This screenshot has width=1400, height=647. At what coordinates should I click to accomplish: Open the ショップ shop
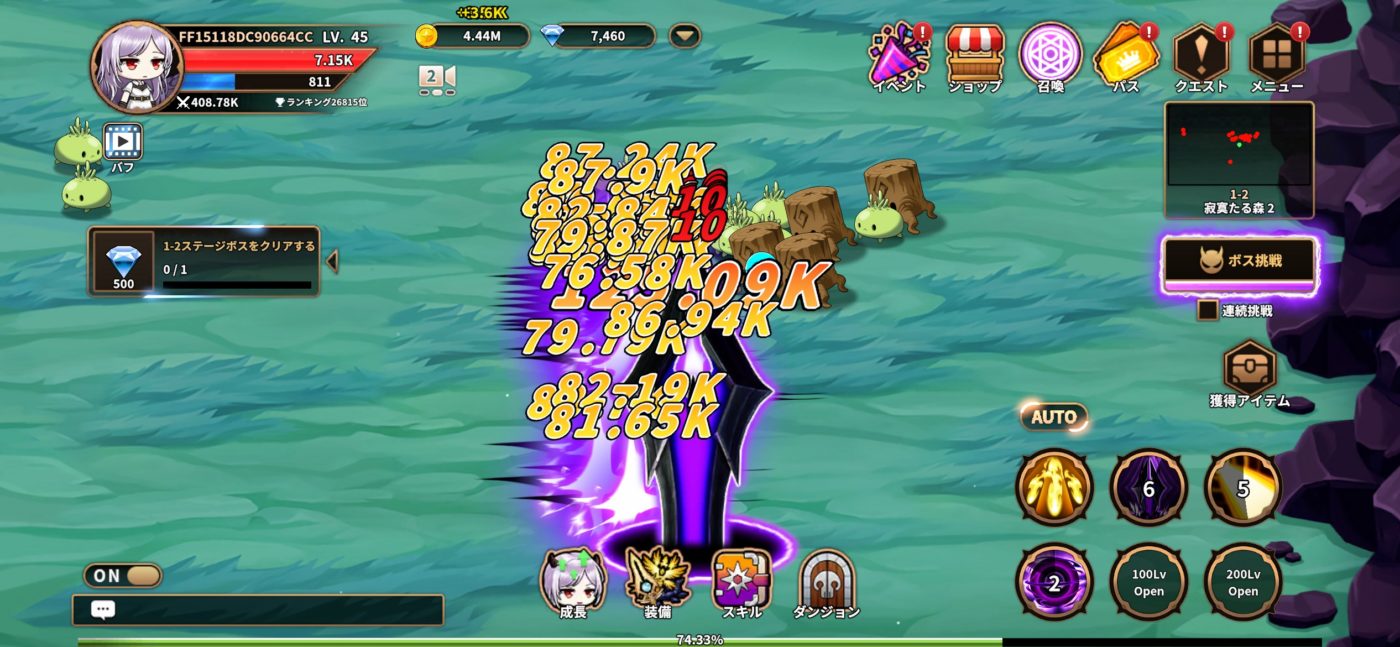974,56
